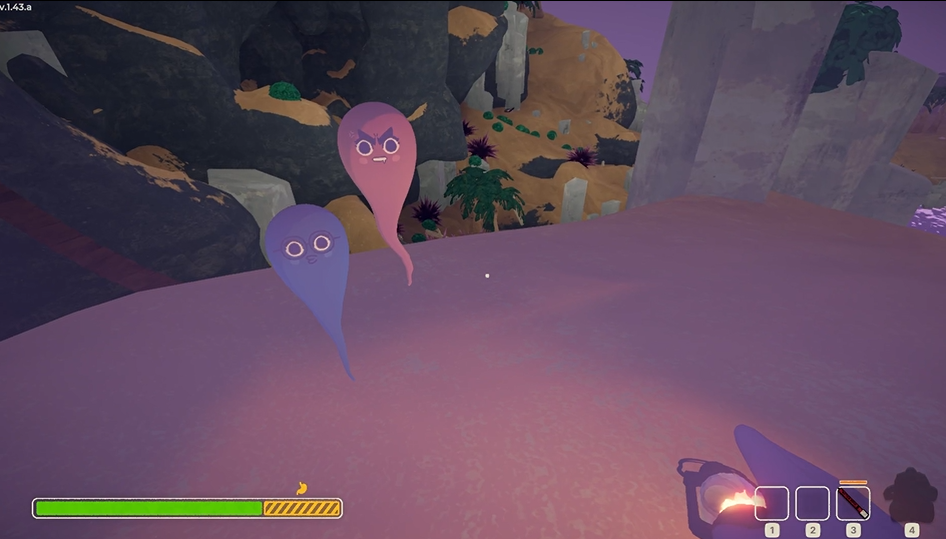Open the backpack slot silhouette

tap(910, 496)
